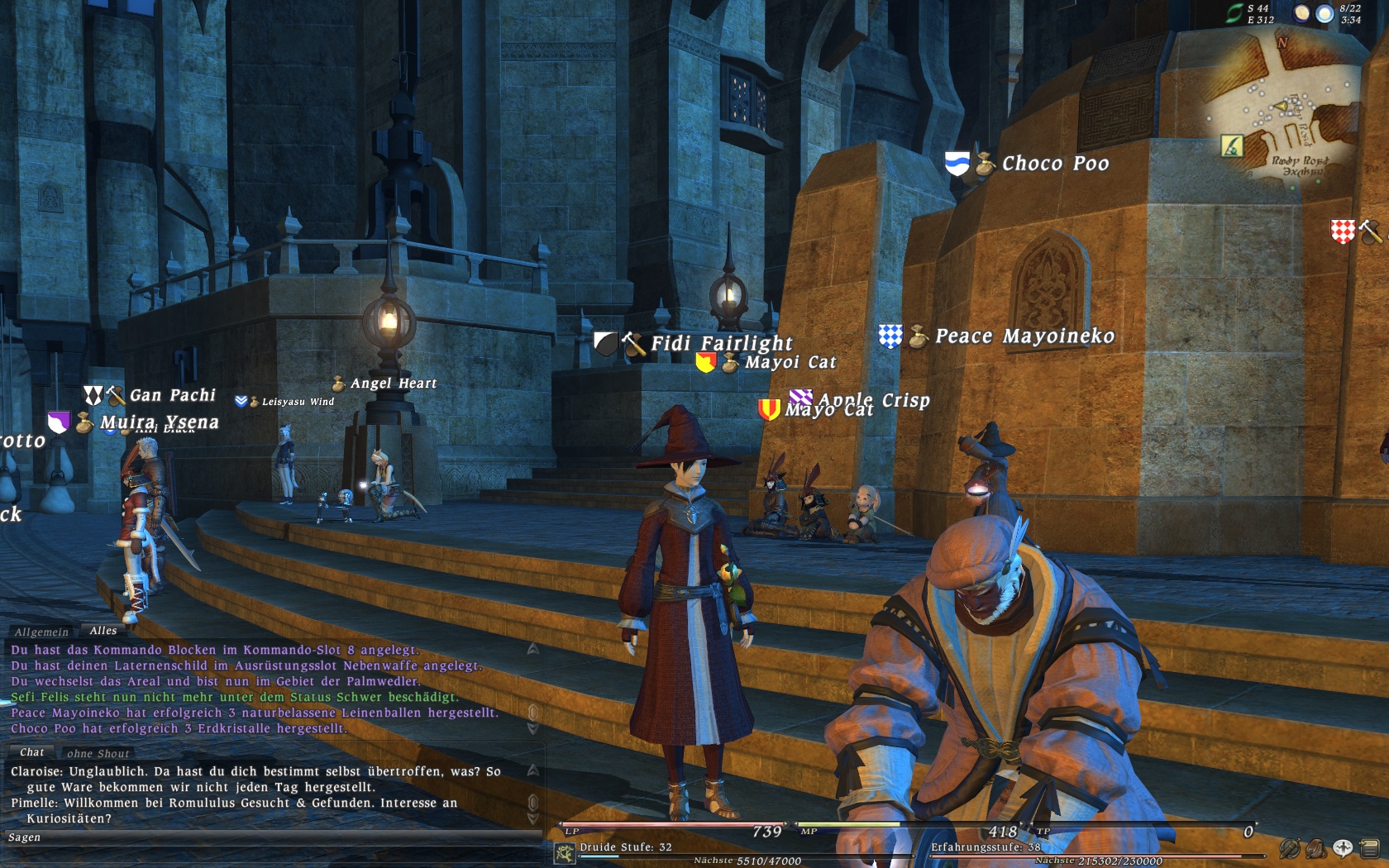Screen dimensions: 1389x868
Task: Switch to the Allgemein log tab
Action: click(x=41, y=632)
